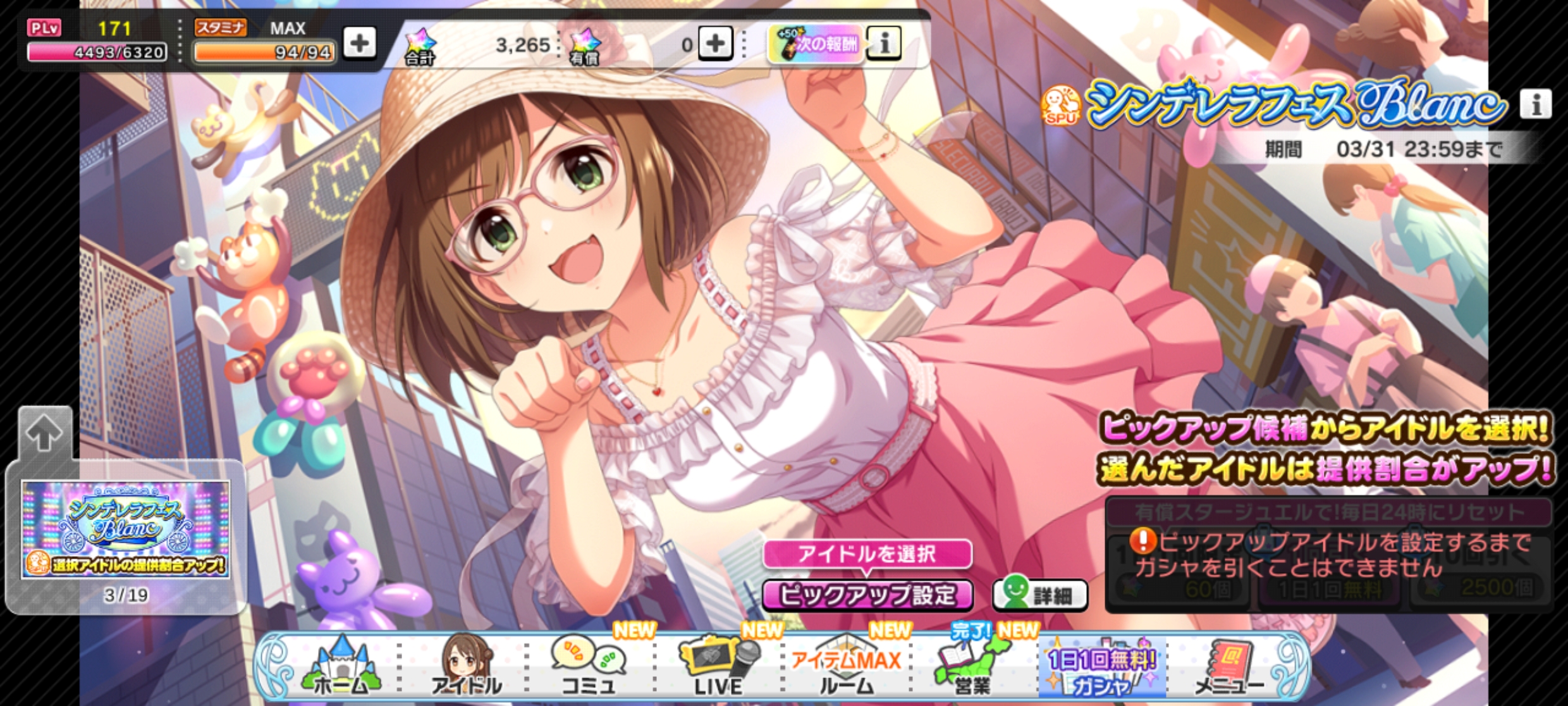Image resolution: width=1568 pixels, height=706 pixels.
Task: Click the ピックアップ設定 pickup settings button
Action: 867,595
